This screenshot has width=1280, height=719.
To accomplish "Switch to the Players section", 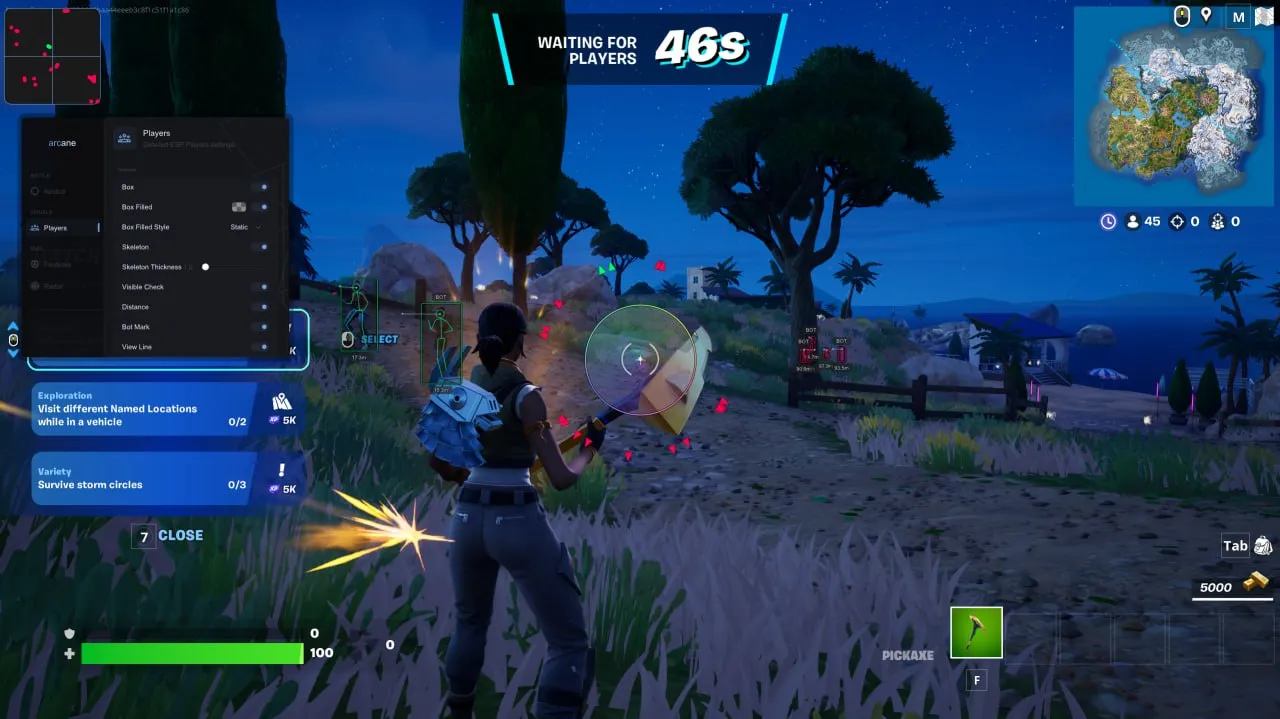I will point(55,228).
